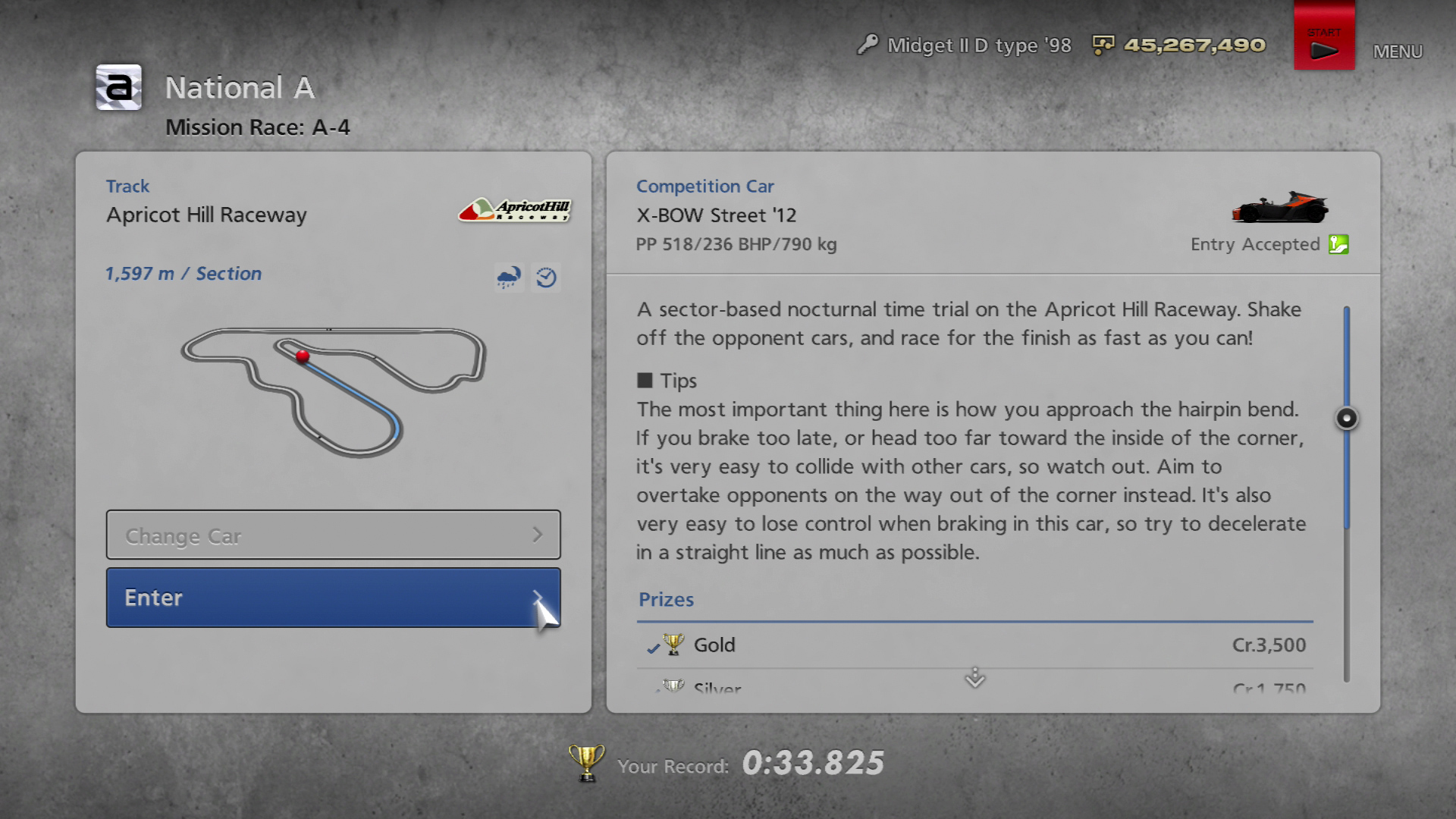This screenshot has height=819, width=1456.
Task: Click the Midget II D type '98 car key
Action: 867,45
